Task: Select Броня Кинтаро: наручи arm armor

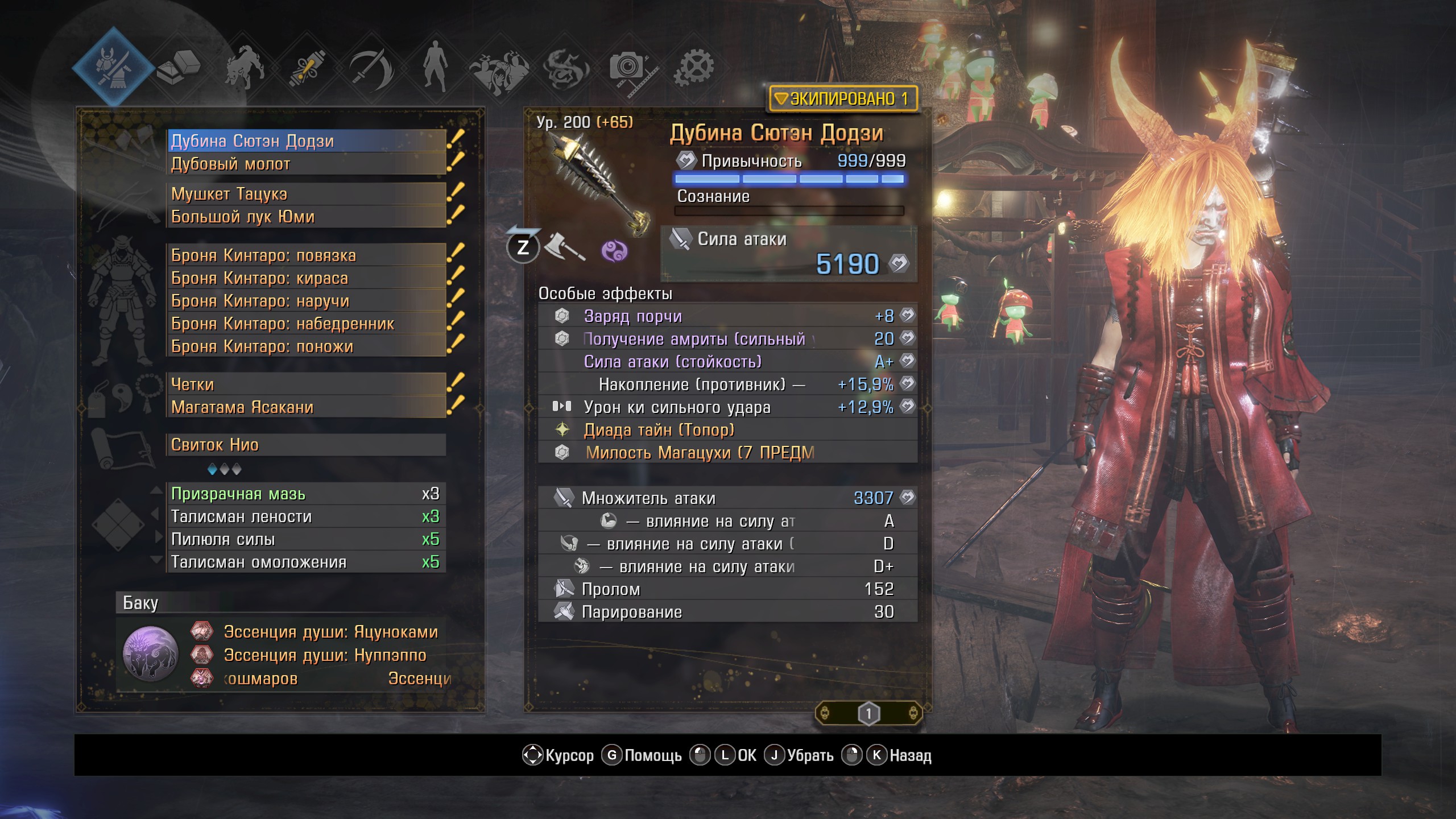Action: [x=307, y=301]
